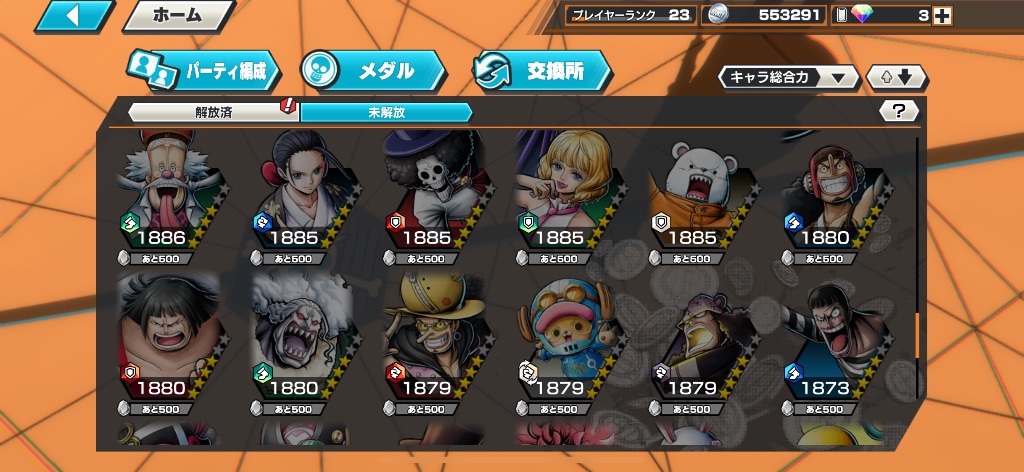Select the character with power 1873
Image resolution: width=1024 pixels, height=472 pixels.
tap(824, 342)
